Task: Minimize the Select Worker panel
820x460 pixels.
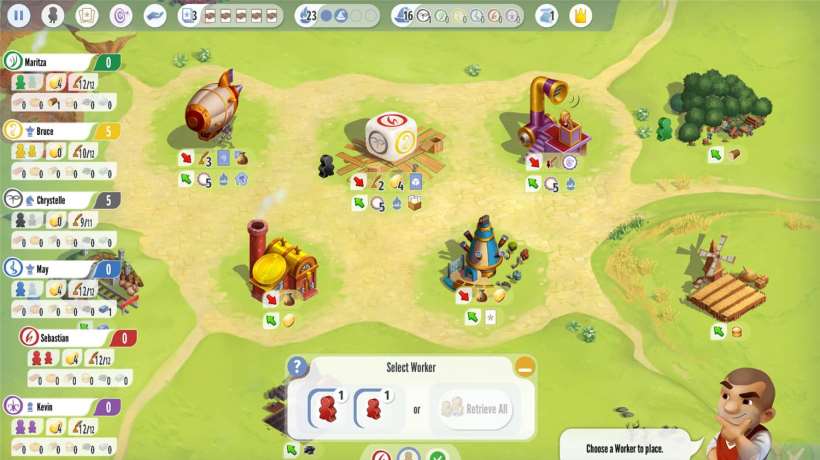Action: point(525,367)
